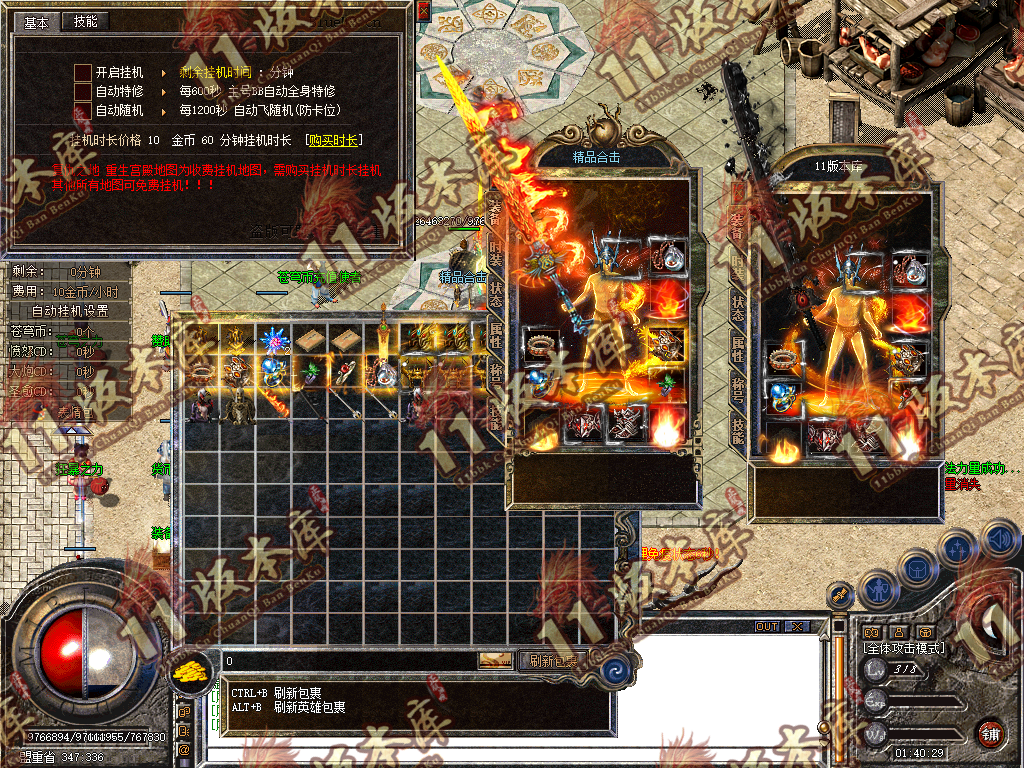Viewport: 1024px width, 768px height.
Task: Click the red 铺 shop button
Action: [990, 734]
